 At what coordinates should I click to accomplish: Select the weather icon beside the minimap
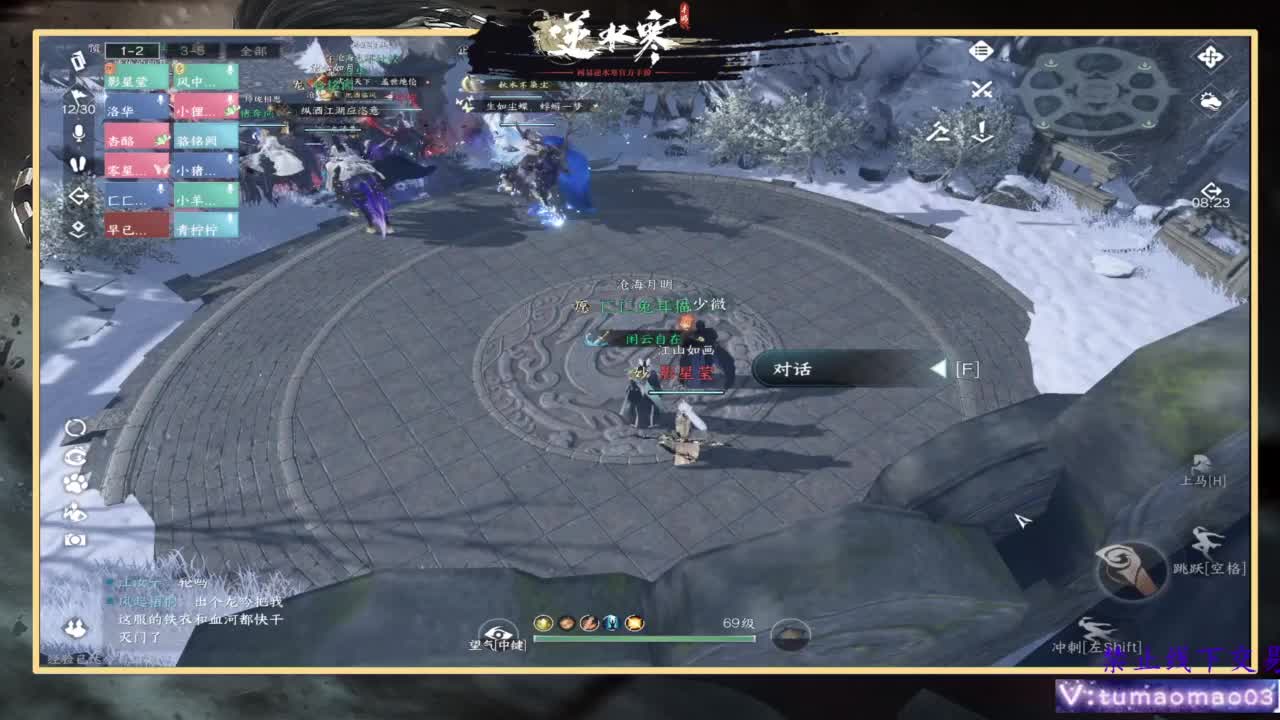pyautogui.click(x=1211, y=102)
